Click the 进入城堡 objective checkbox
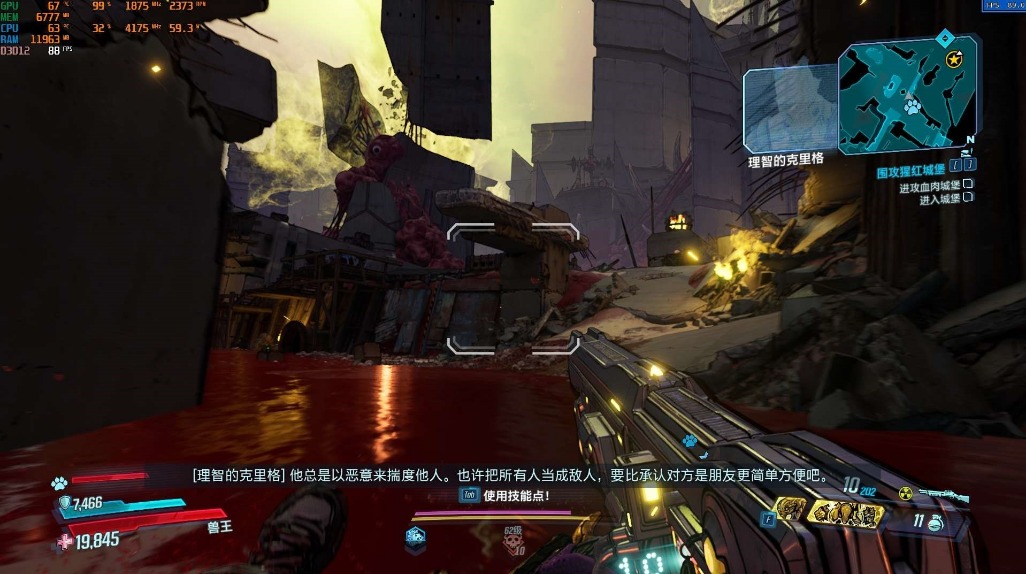The height and width of the screenshot is (574, 1026). (968, 200)
